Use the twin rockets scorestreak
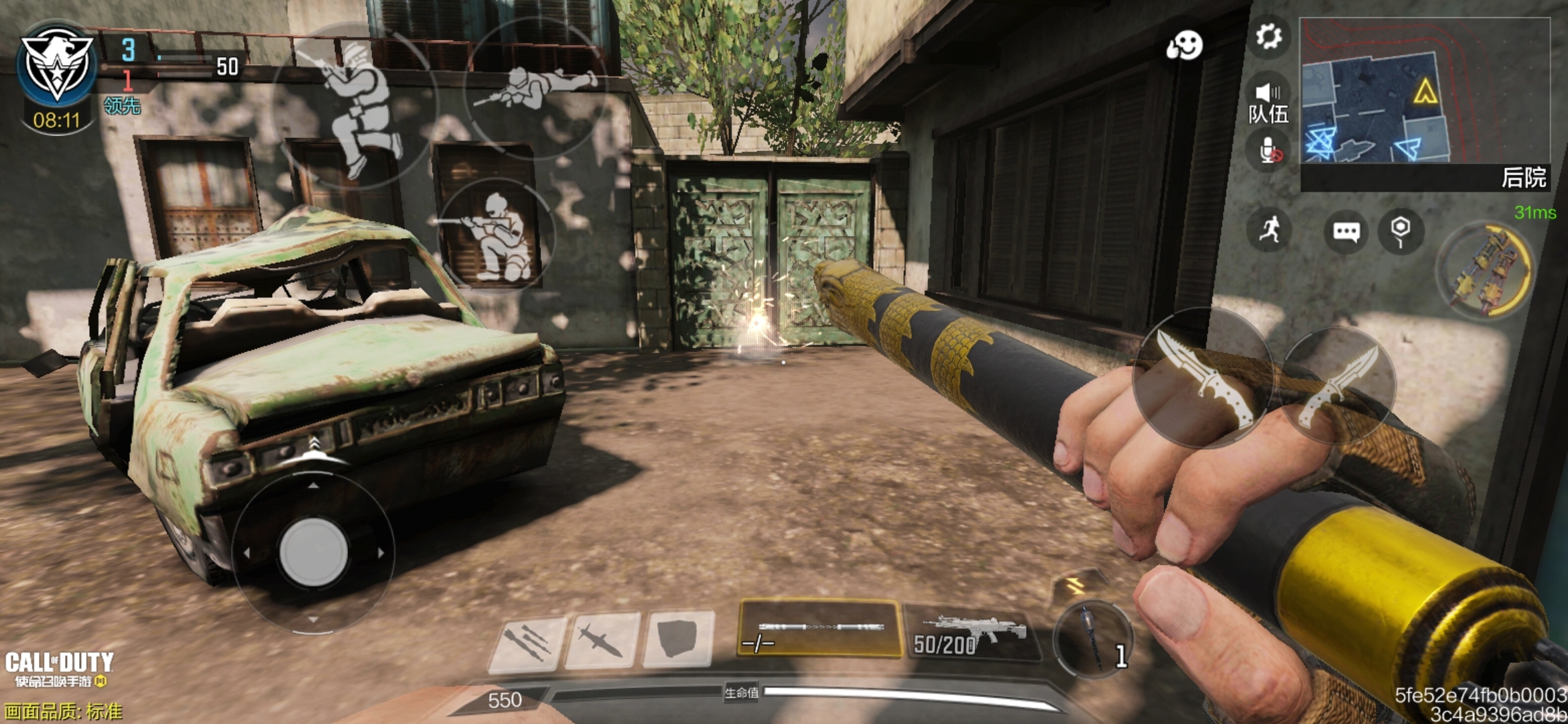This screenshot has width=1568, height=724. tap(528, 642)
